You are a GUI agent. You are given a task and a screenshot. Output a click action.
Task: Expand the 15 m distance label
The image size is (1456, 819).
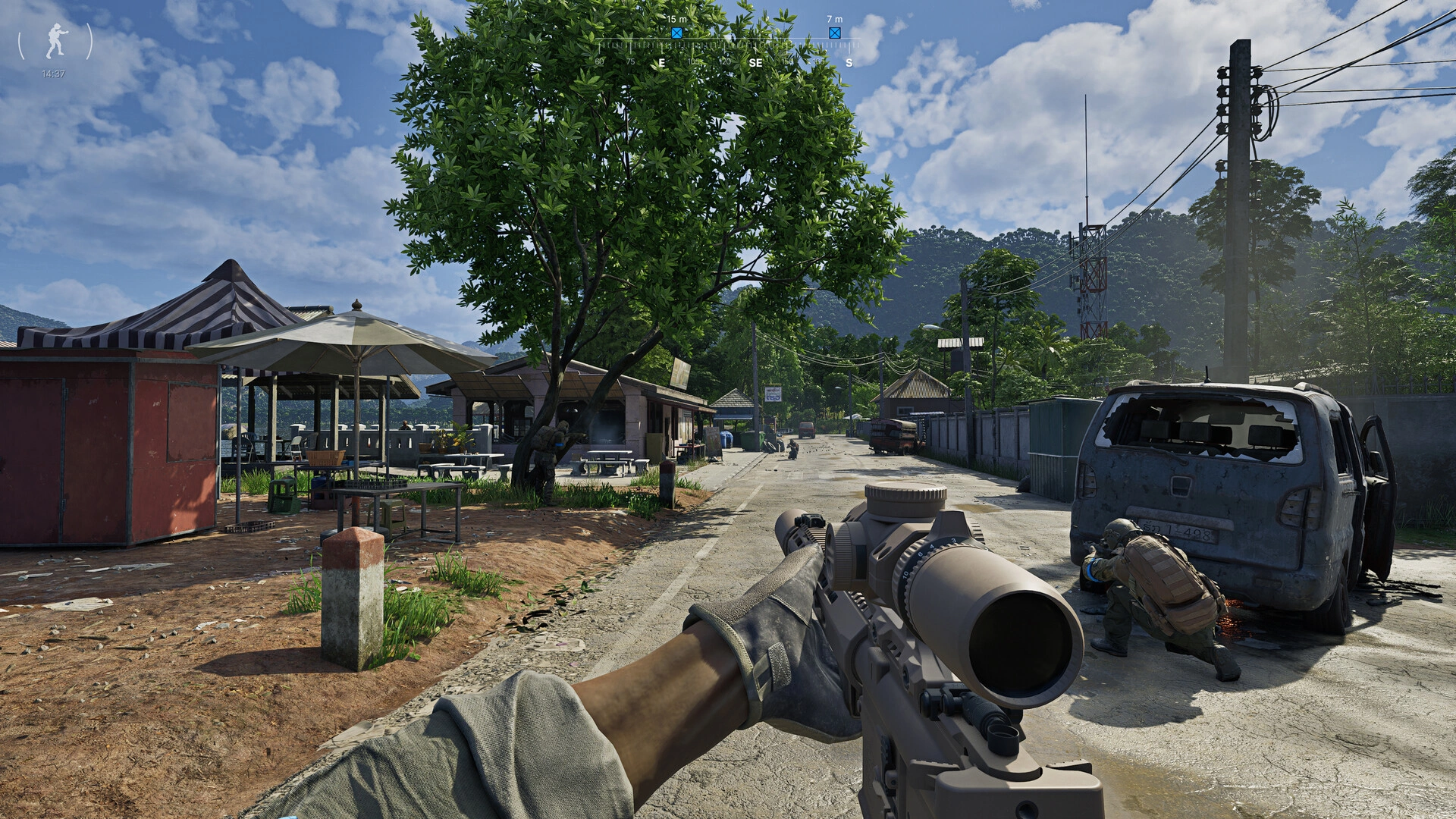tap(676, 18)
